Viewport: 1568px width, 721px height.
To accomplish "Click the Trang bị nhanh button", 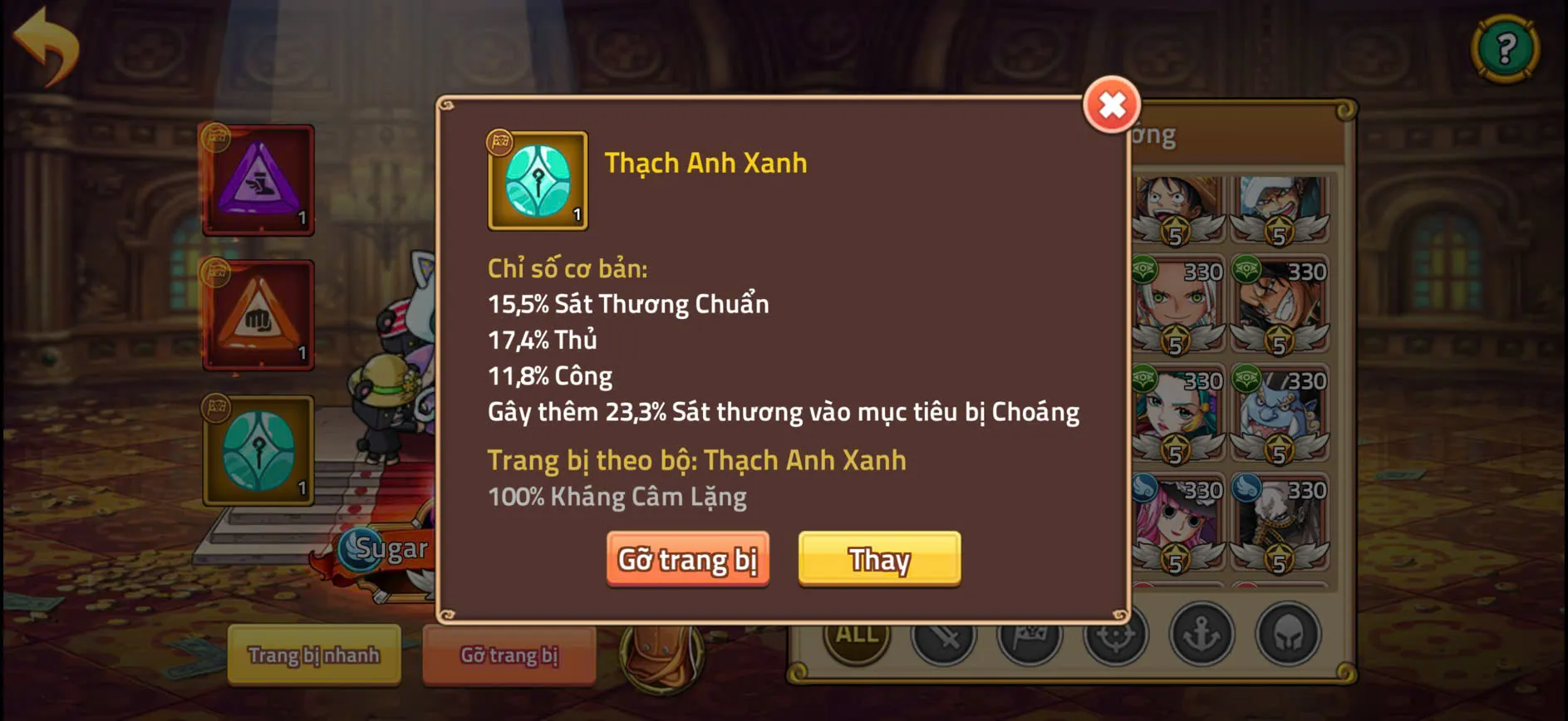I will click(314, 656).
